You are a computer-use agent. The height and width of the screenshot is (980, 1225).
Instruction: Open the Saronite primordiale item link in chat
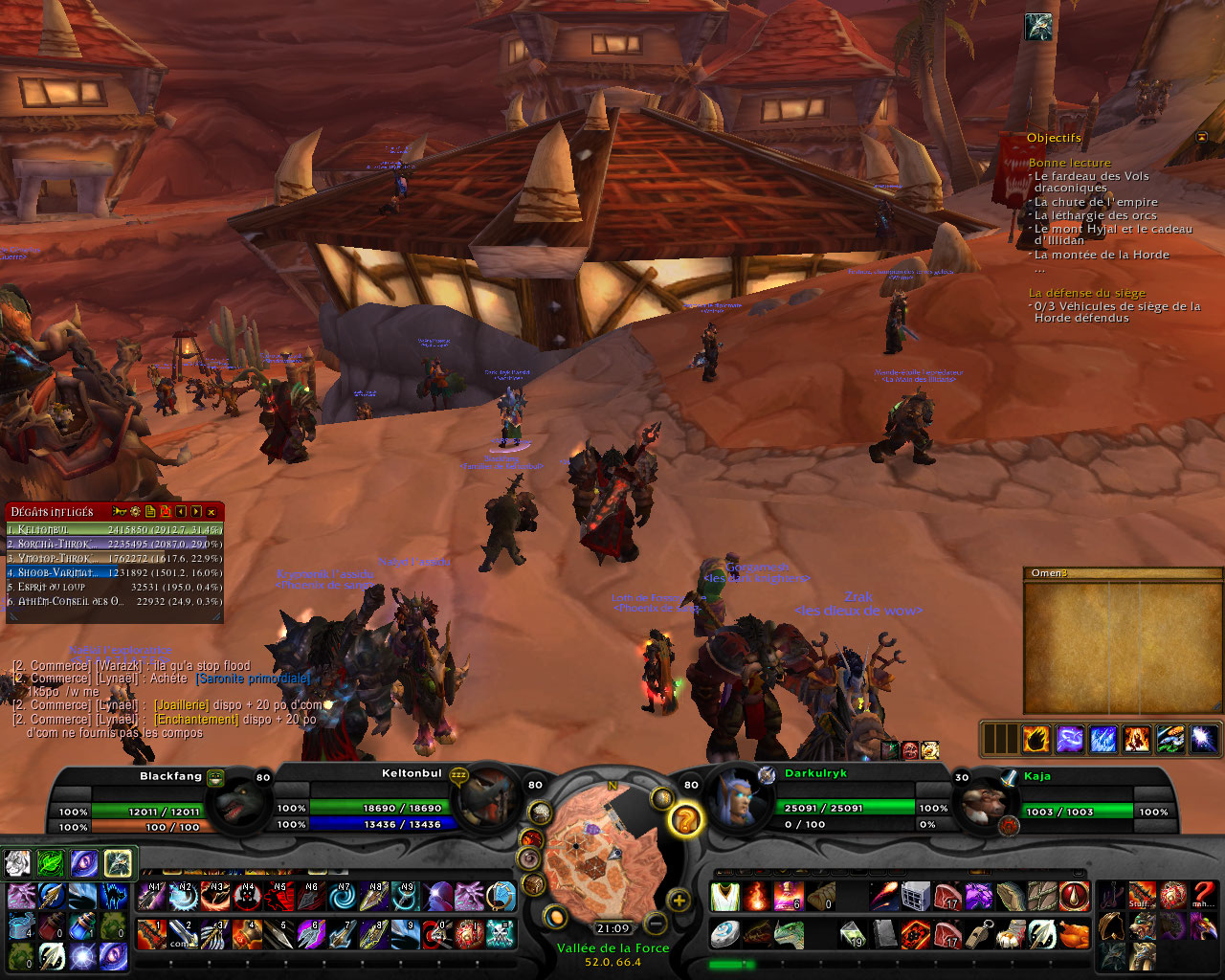251,678
